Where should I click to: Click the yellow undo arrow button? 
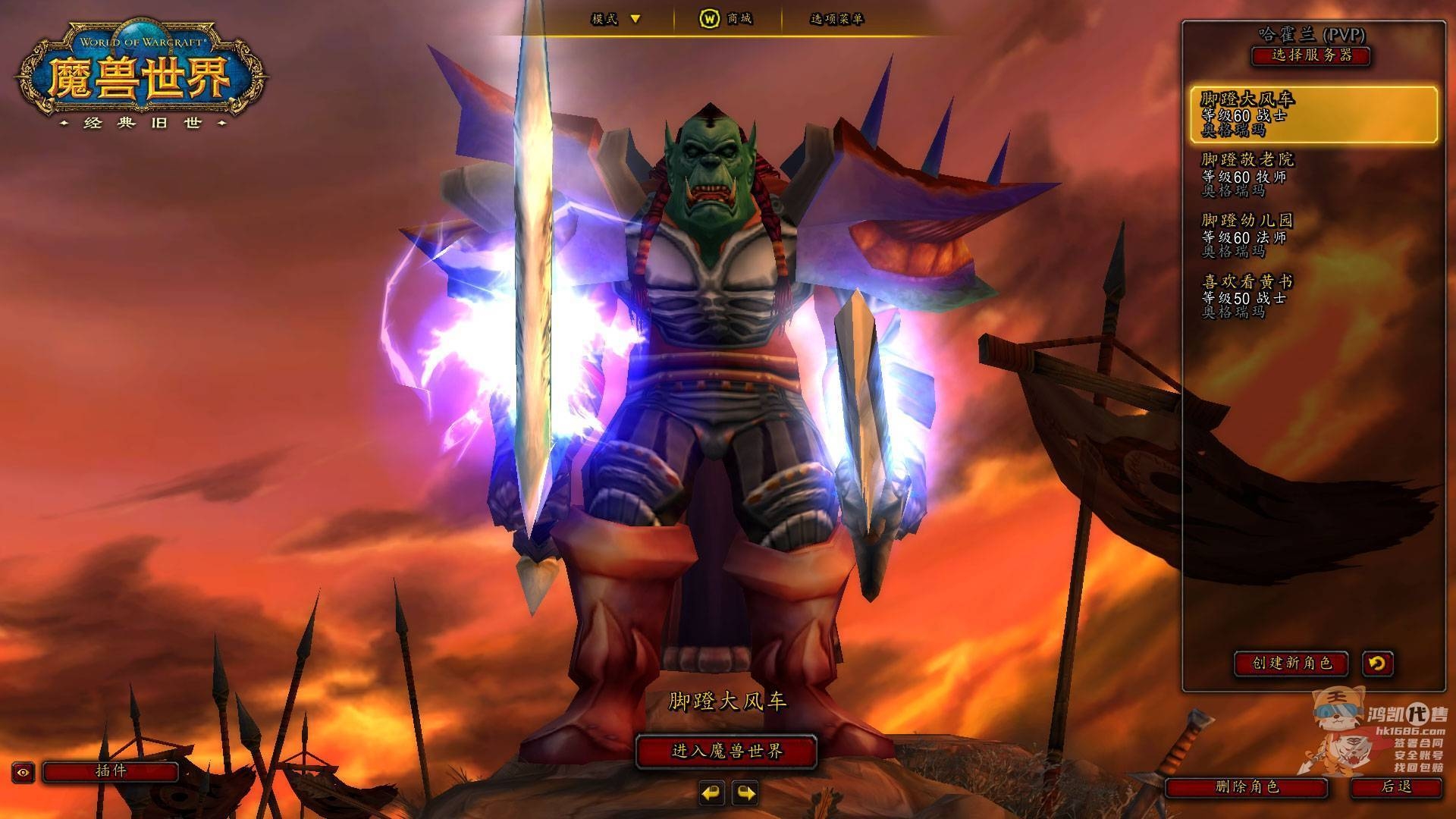coord(1377,664)
